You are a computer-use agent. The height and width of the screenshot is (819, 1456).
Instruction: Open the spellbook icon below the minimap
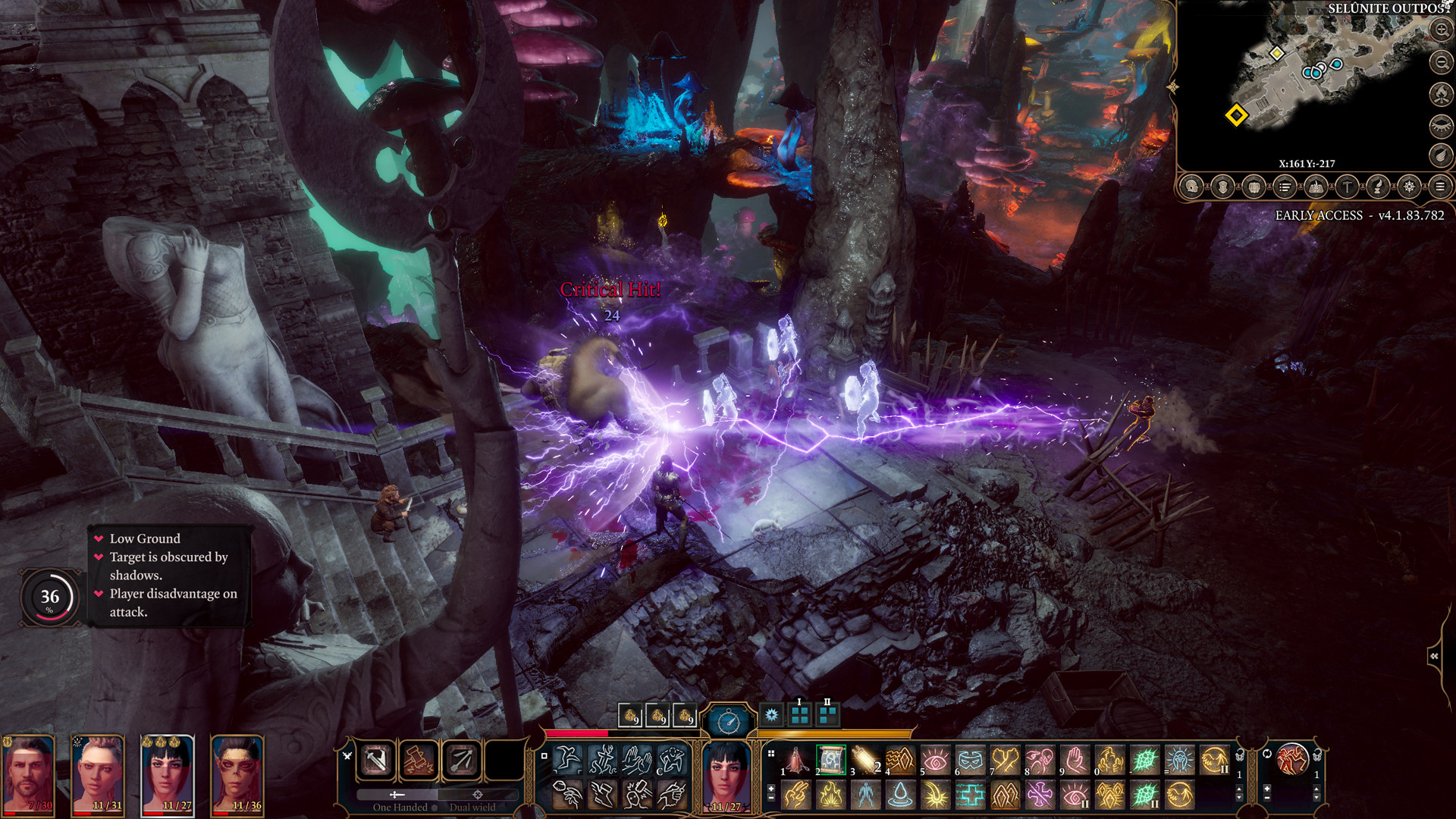point(1316,187)
